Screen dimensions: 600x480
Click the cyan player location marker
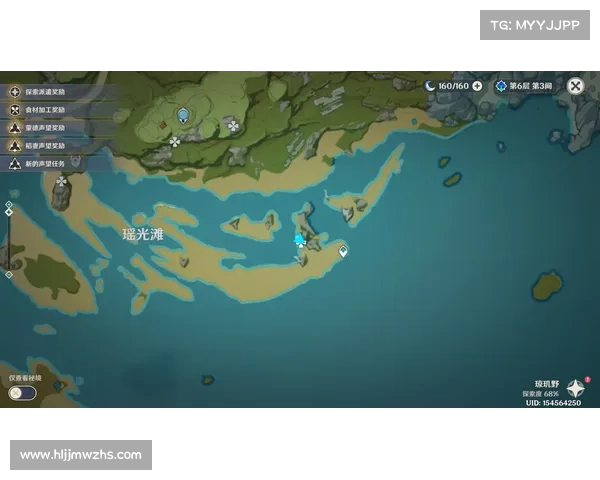pos(299,240)
